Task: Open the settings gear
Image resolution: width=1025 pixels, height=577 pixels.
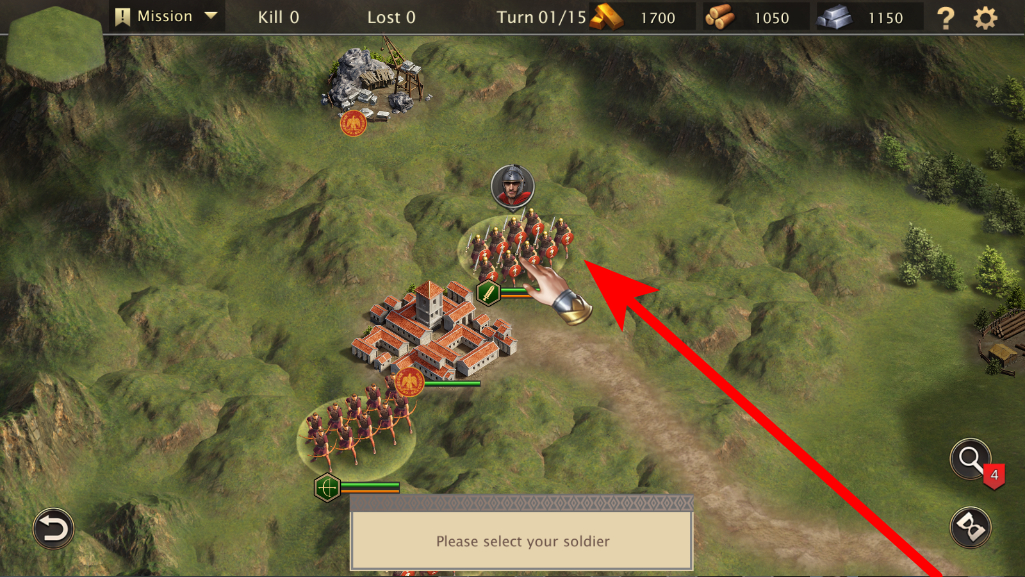Action: [x=985, y=17]
